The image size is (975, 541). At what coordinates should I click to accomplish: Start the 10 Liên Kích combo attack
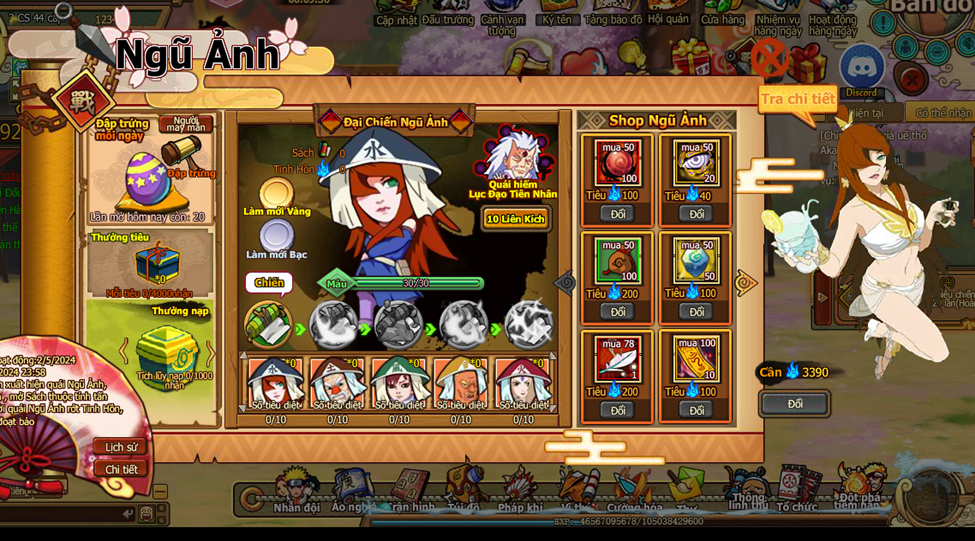pos(515,219)
